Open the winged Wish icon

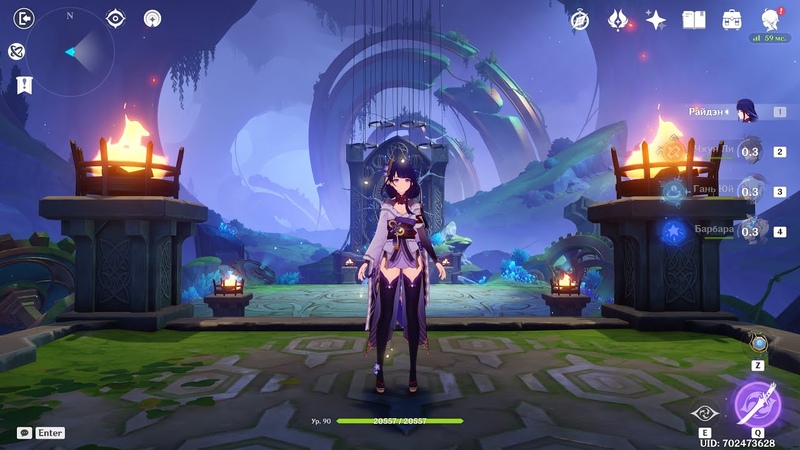pos(618,20)
